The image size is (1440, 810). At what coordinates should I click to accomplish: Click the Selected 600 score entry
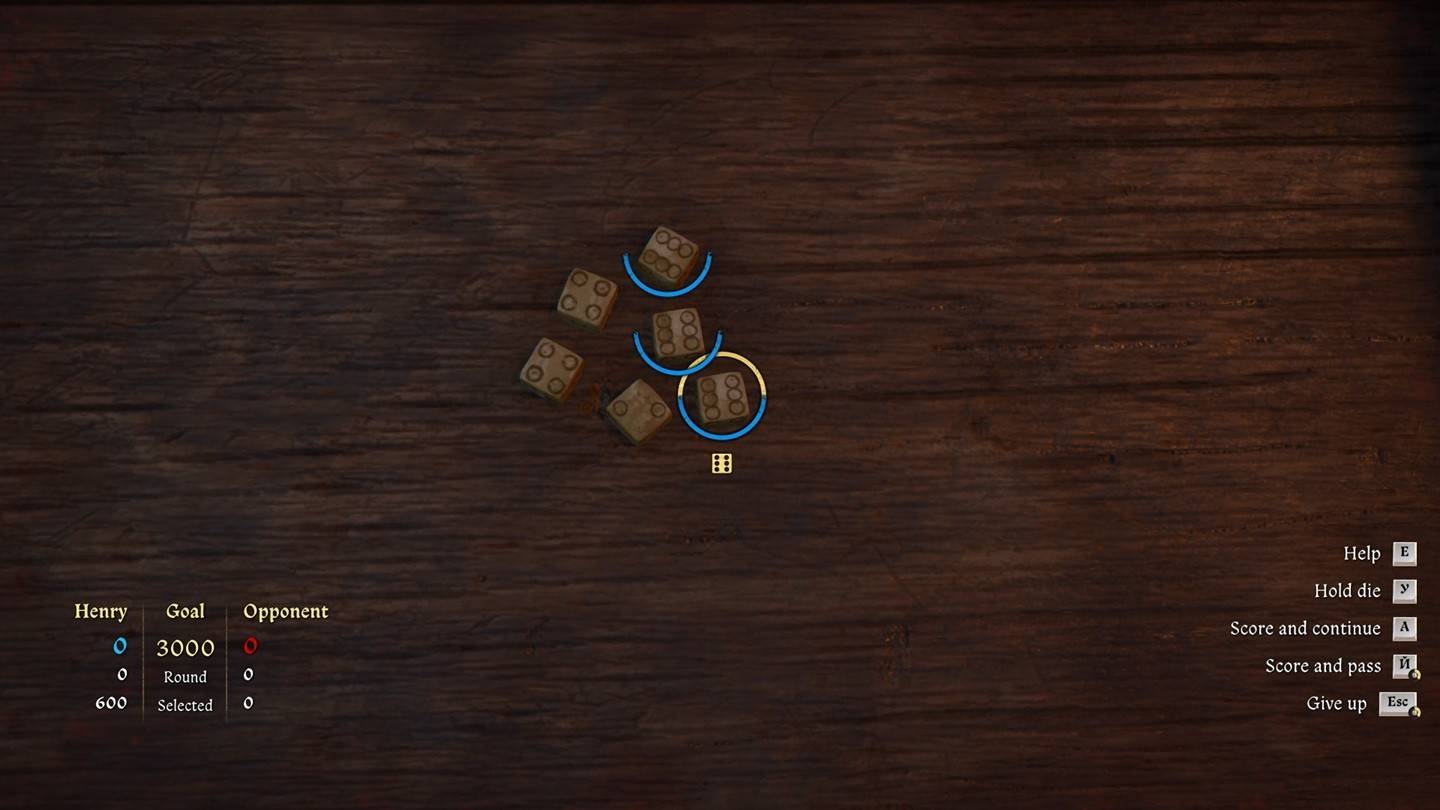(113, 703)
